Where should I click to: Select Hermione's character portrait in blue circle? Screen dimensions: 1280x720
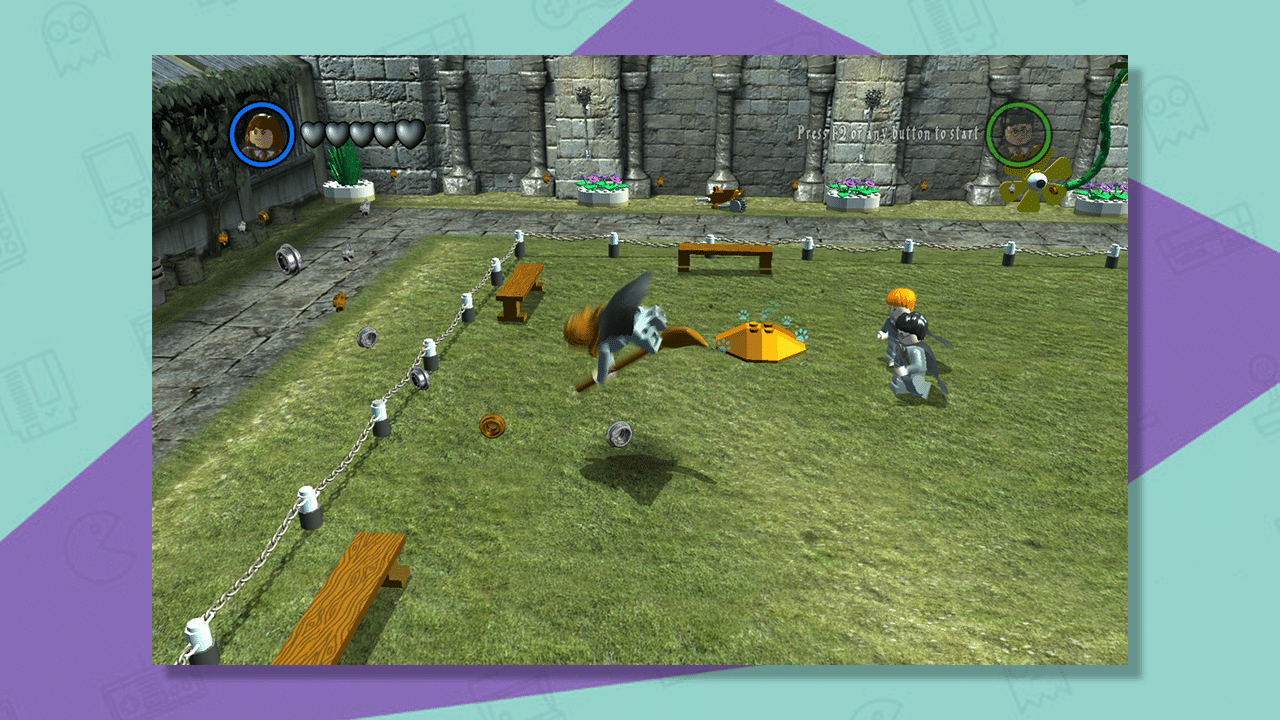point(262,134)
